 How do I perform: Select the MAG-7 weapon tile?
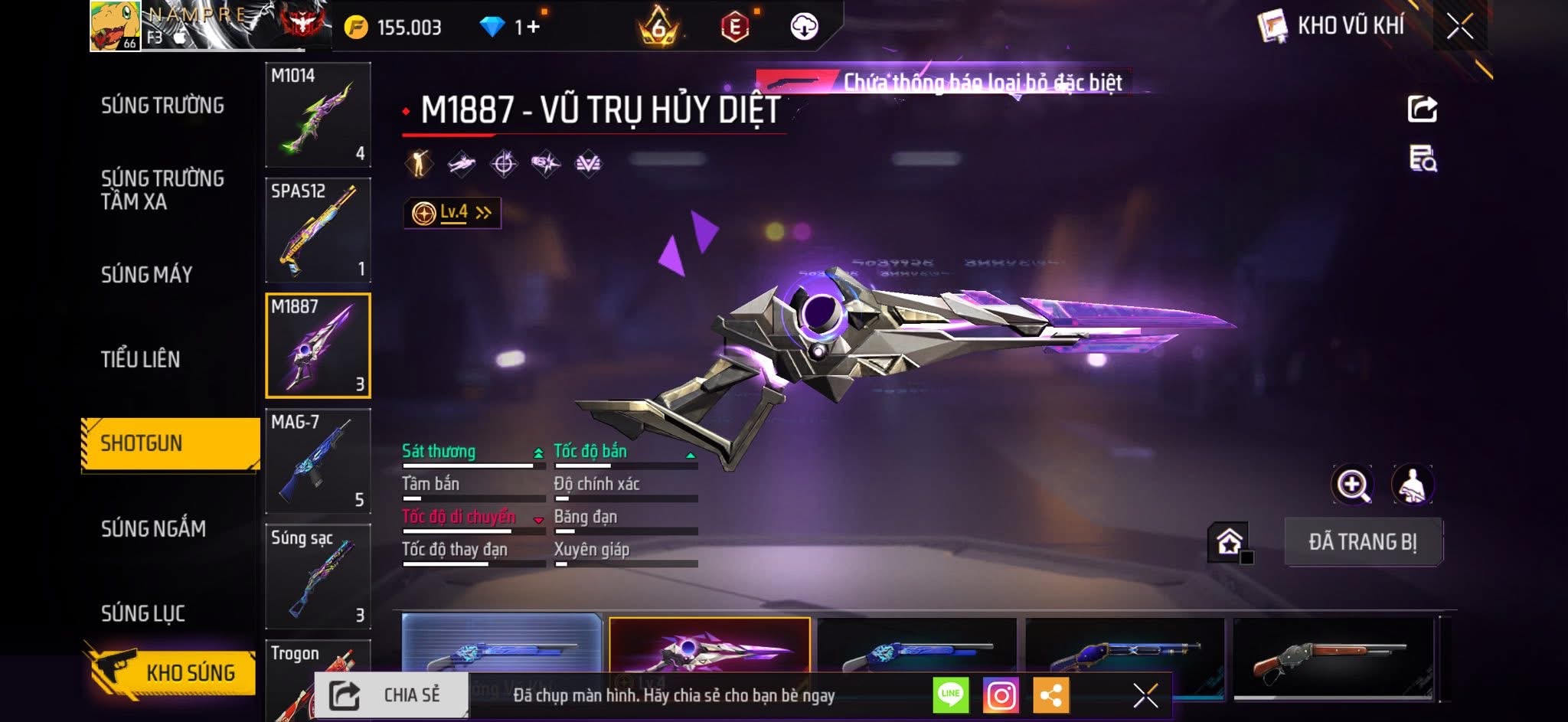click(x=318, y=461)
